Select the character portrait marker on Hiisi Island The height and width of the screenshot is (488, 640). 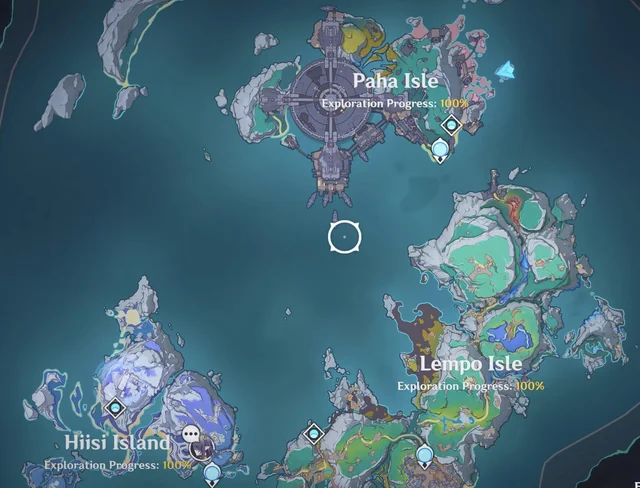(202, 449)
